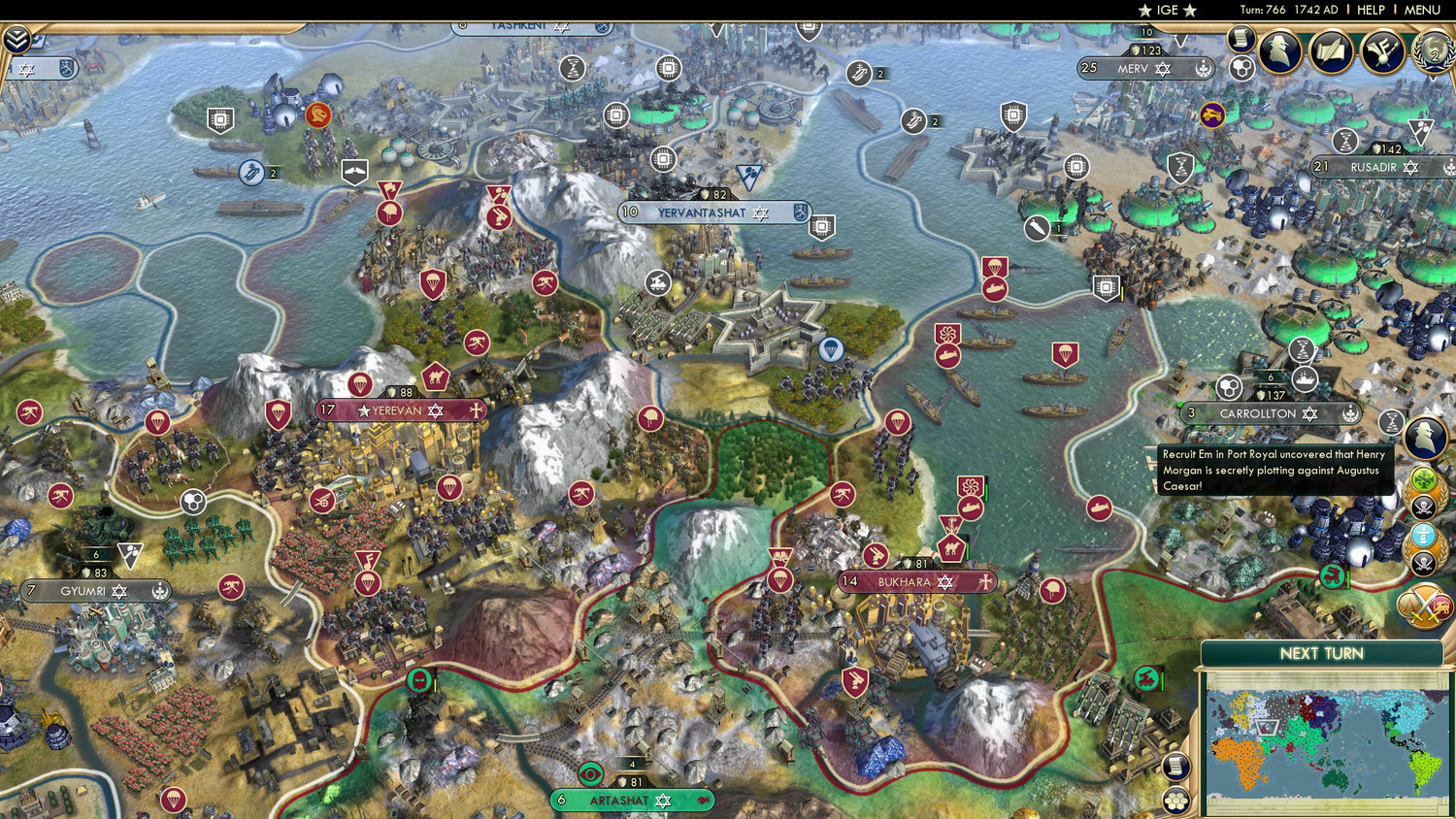Toggle strategic view with the hex cluster icon
Screen dimensions: 1456x819
(1241, 67)
